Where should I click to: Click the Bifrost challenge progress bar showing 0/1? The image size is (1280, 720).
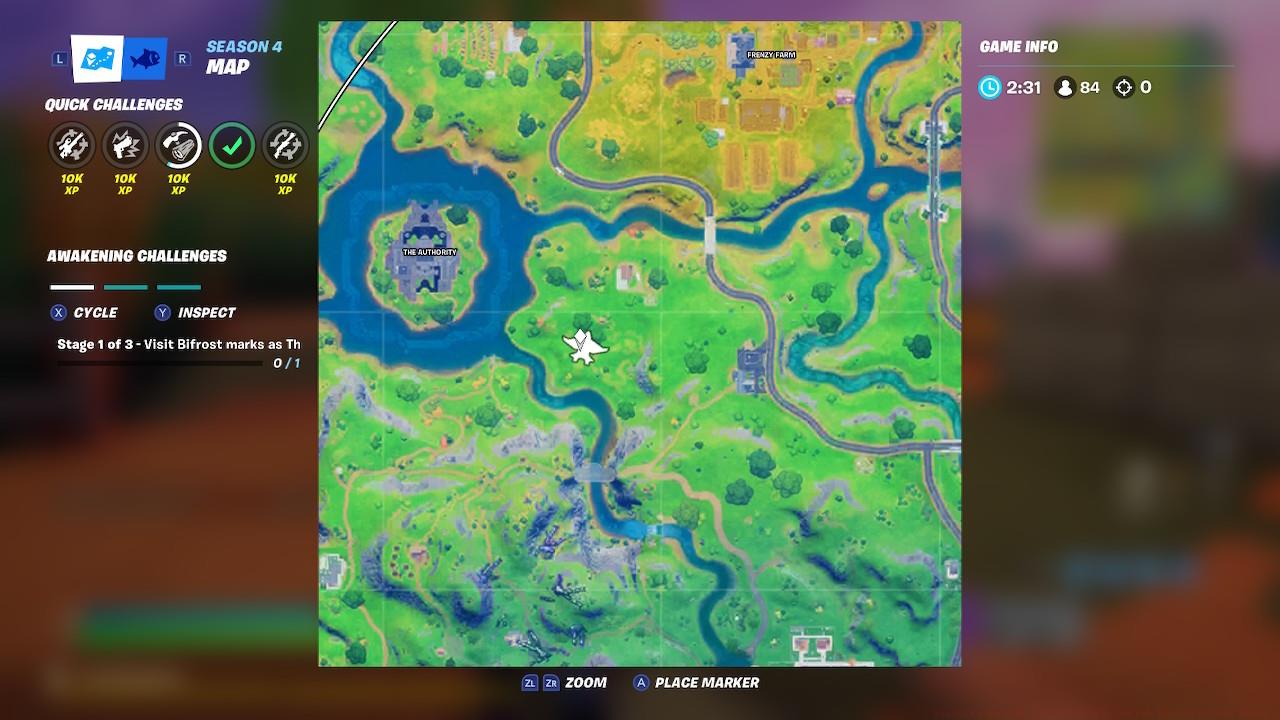[160, 361]
